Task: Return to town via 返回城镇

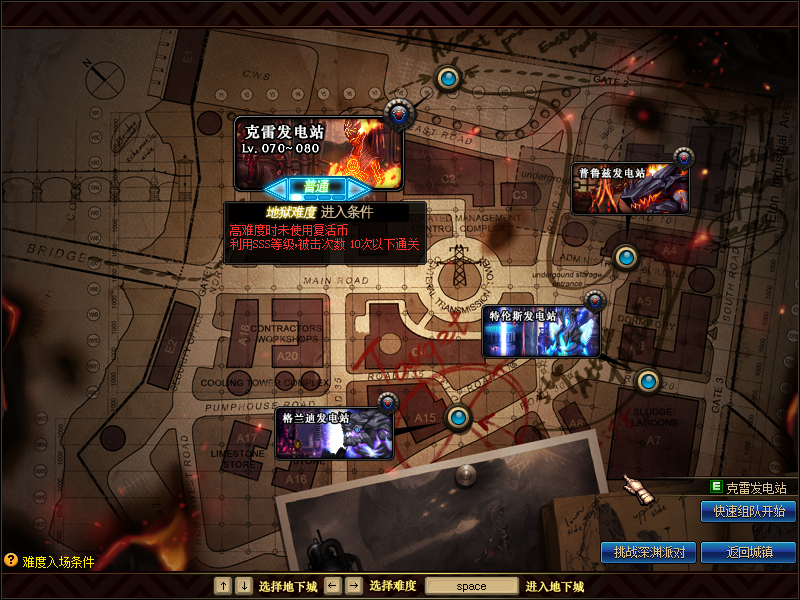Action: [x=748, y=552]
